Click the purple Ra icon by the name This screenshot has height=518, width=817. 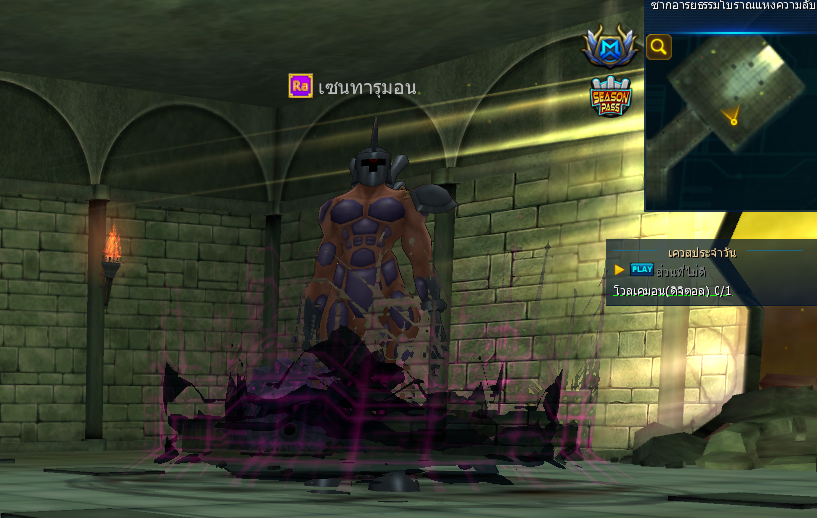[300, 86]
